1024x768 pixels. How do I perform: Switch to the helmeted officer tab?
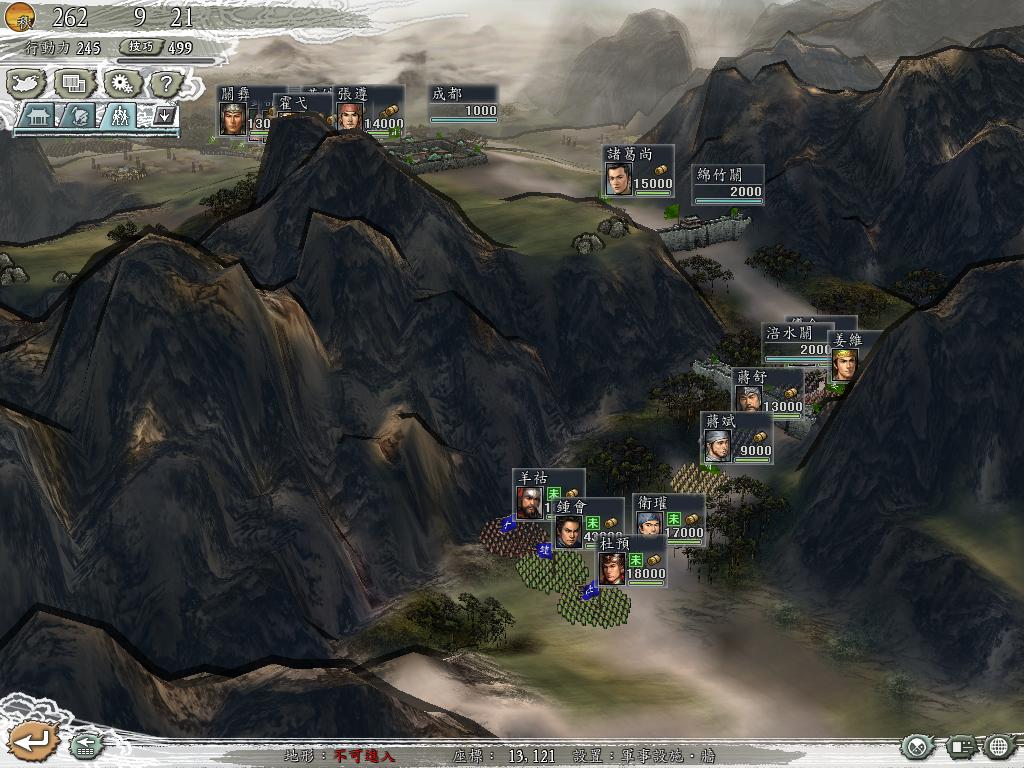[81, 116]
